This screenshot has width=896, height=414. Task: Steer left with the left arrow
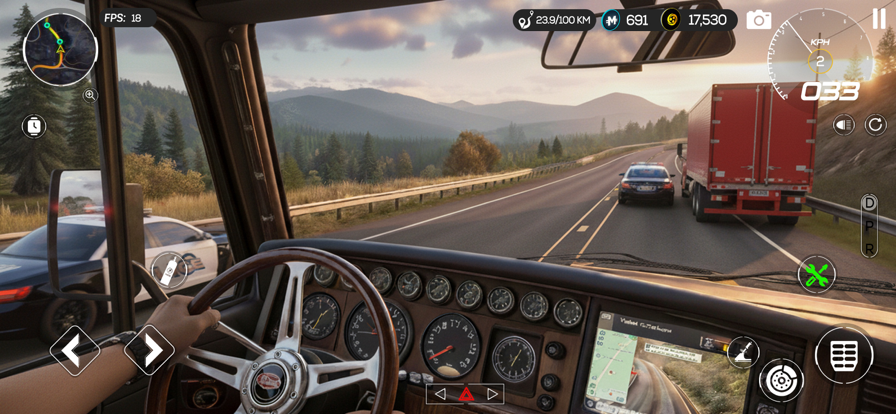tap(75, 350)
